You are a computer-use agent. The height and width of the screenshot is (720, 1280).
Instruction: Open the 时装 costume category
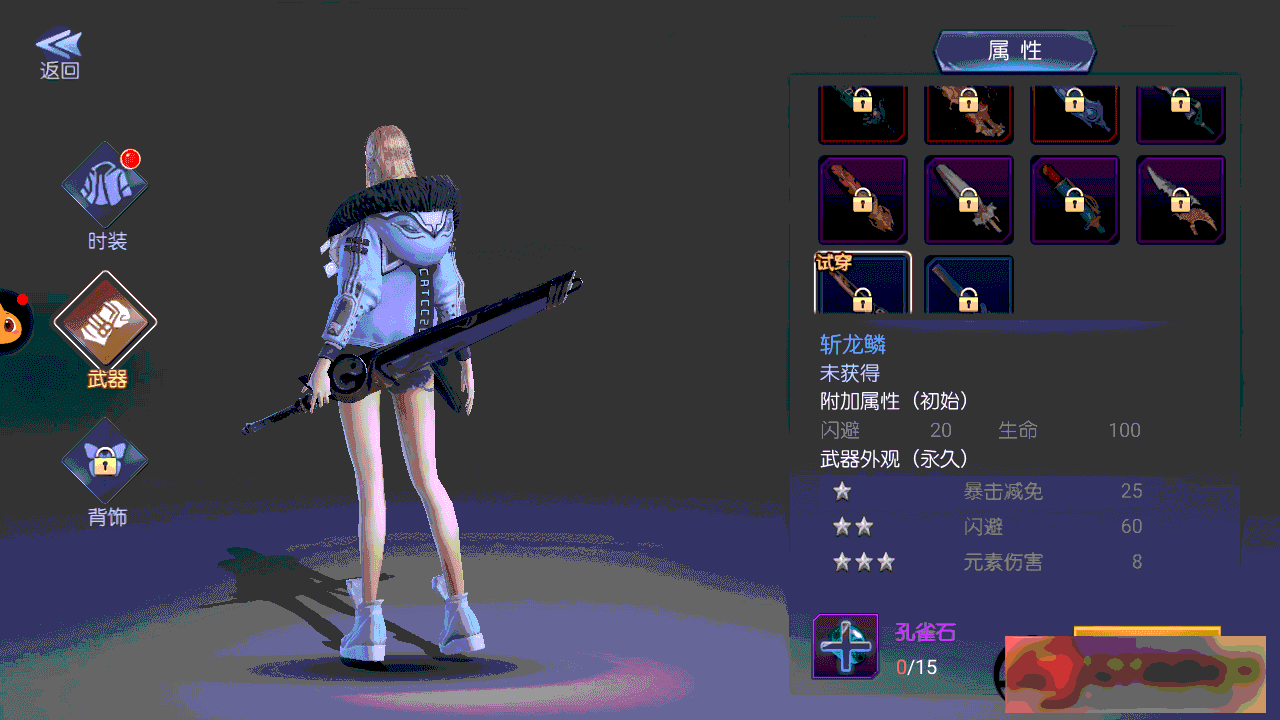coord(105,187)
